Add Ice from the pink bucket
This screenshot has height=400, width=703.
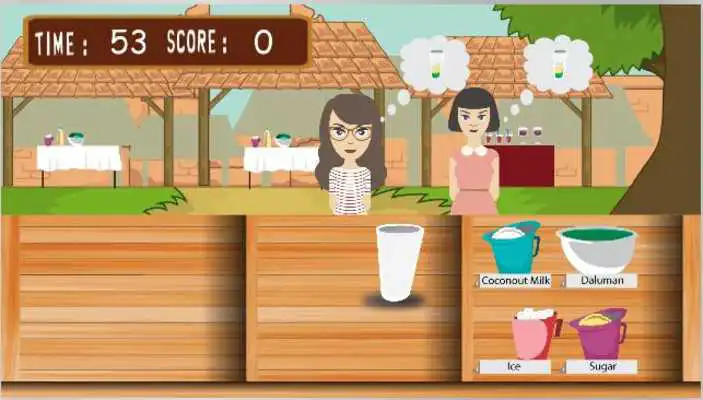point(535,334)
